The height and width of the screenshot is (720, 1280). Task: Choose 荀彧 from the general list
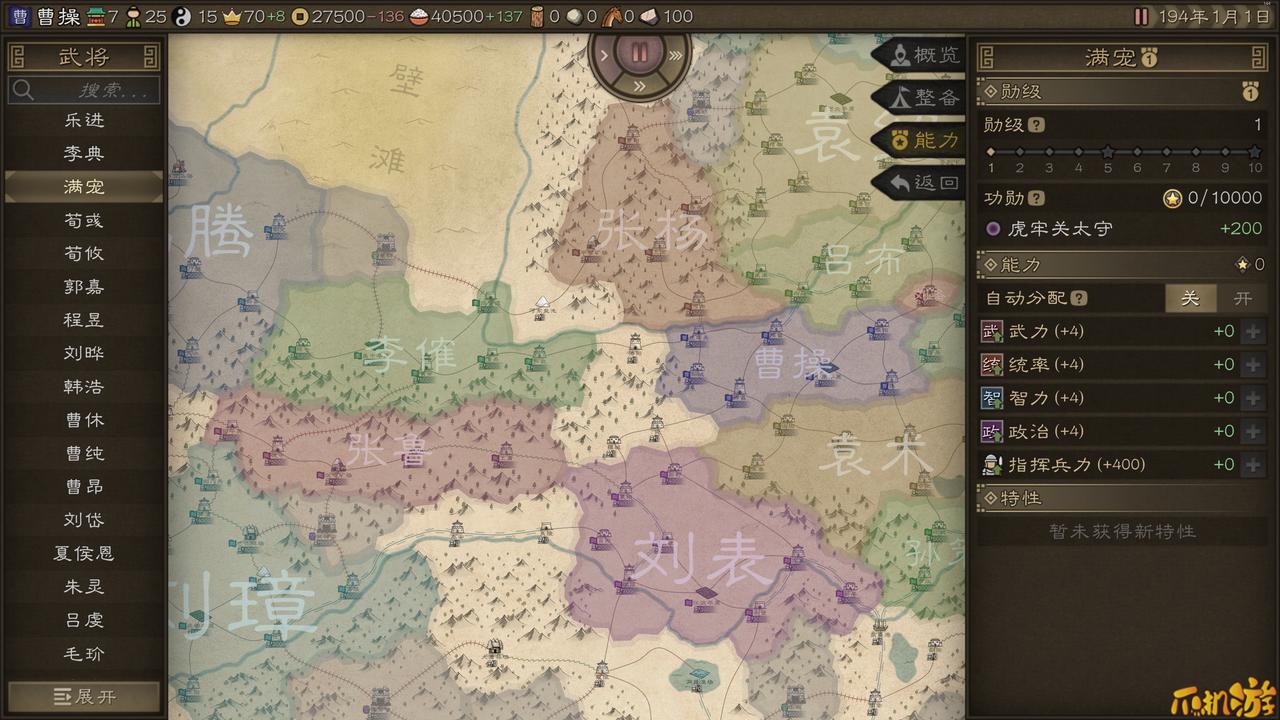[84, 220]
